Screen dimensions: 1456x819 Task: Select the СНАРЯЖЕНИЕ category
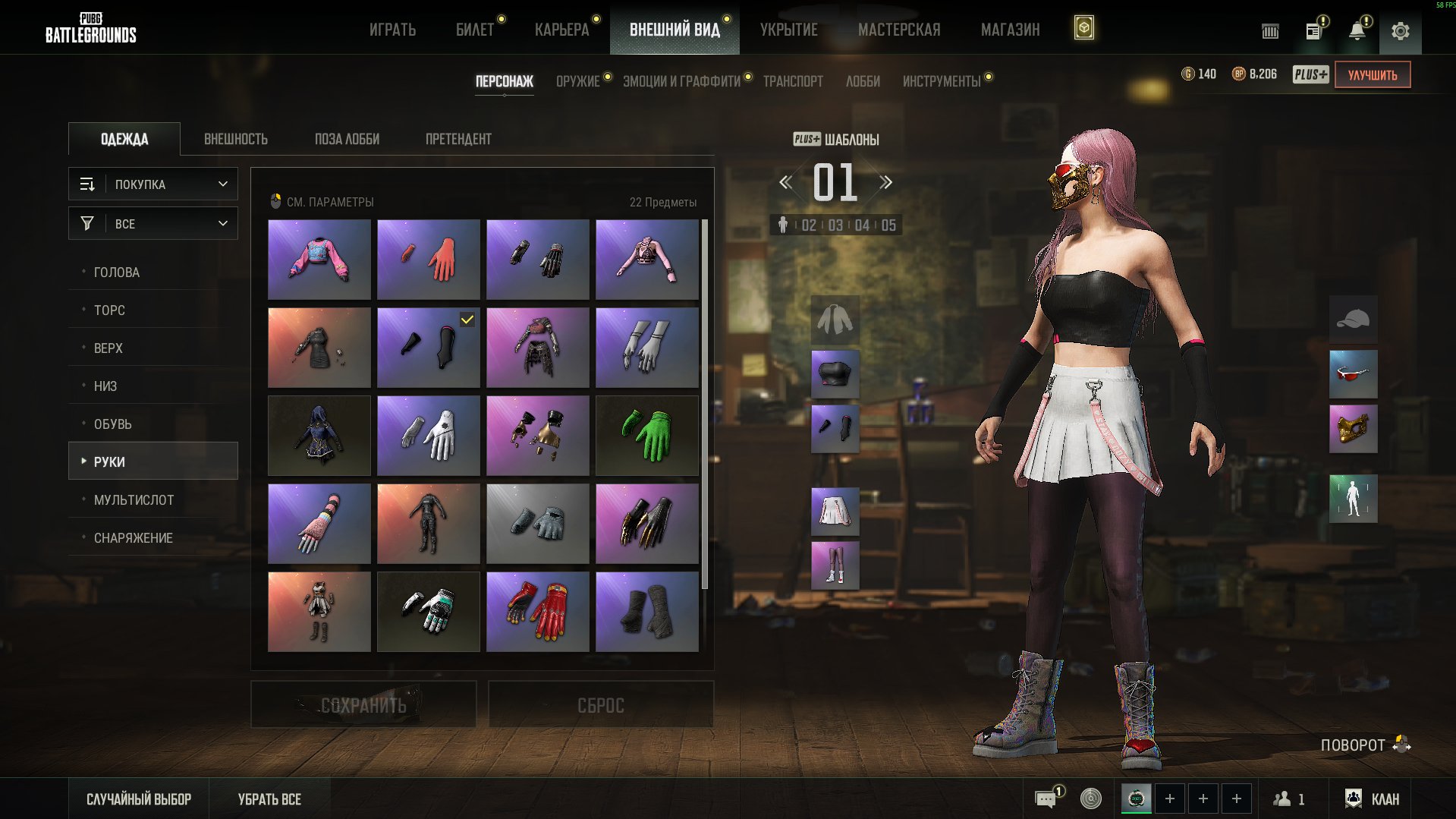coord(134,538)
